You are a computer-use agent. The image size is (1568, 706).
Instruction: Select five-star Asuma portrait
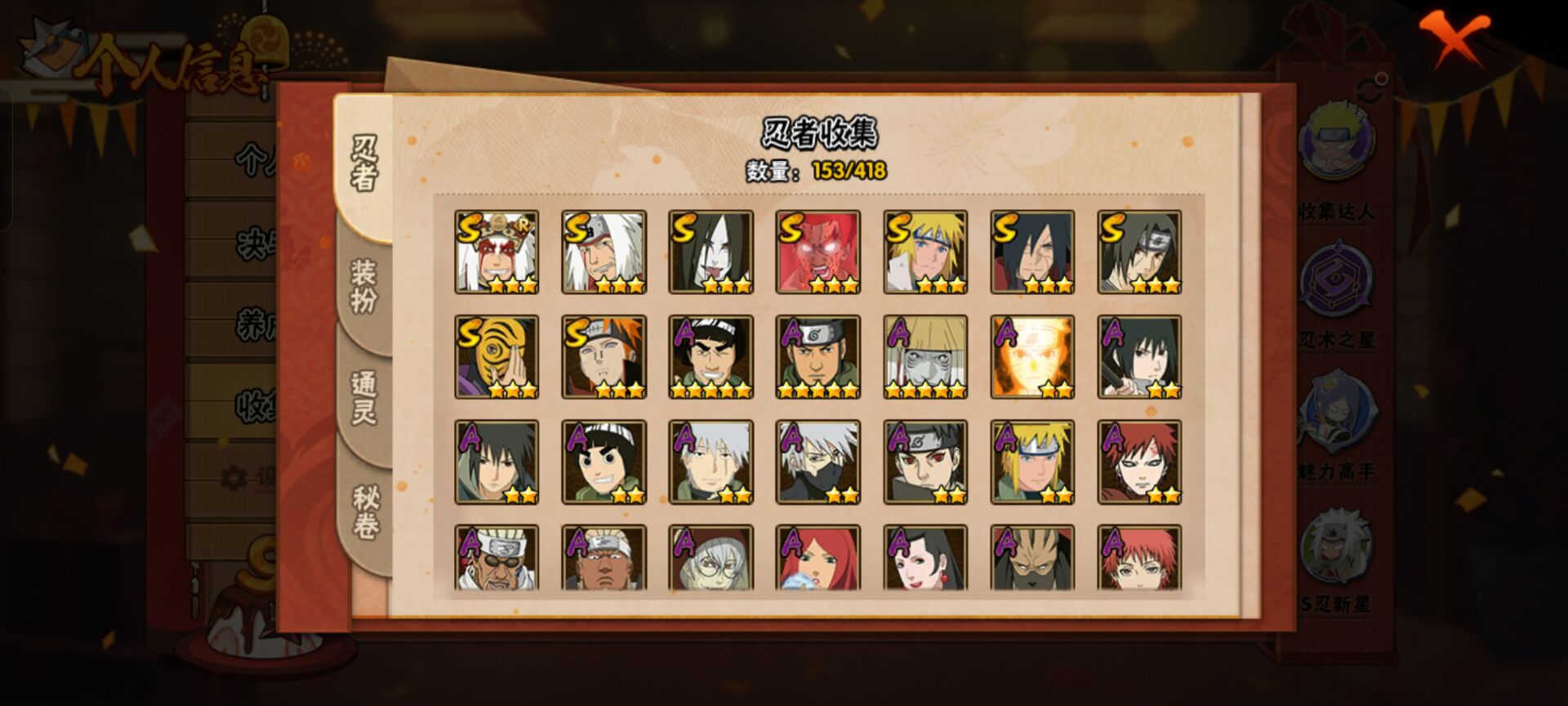[817, 357]
